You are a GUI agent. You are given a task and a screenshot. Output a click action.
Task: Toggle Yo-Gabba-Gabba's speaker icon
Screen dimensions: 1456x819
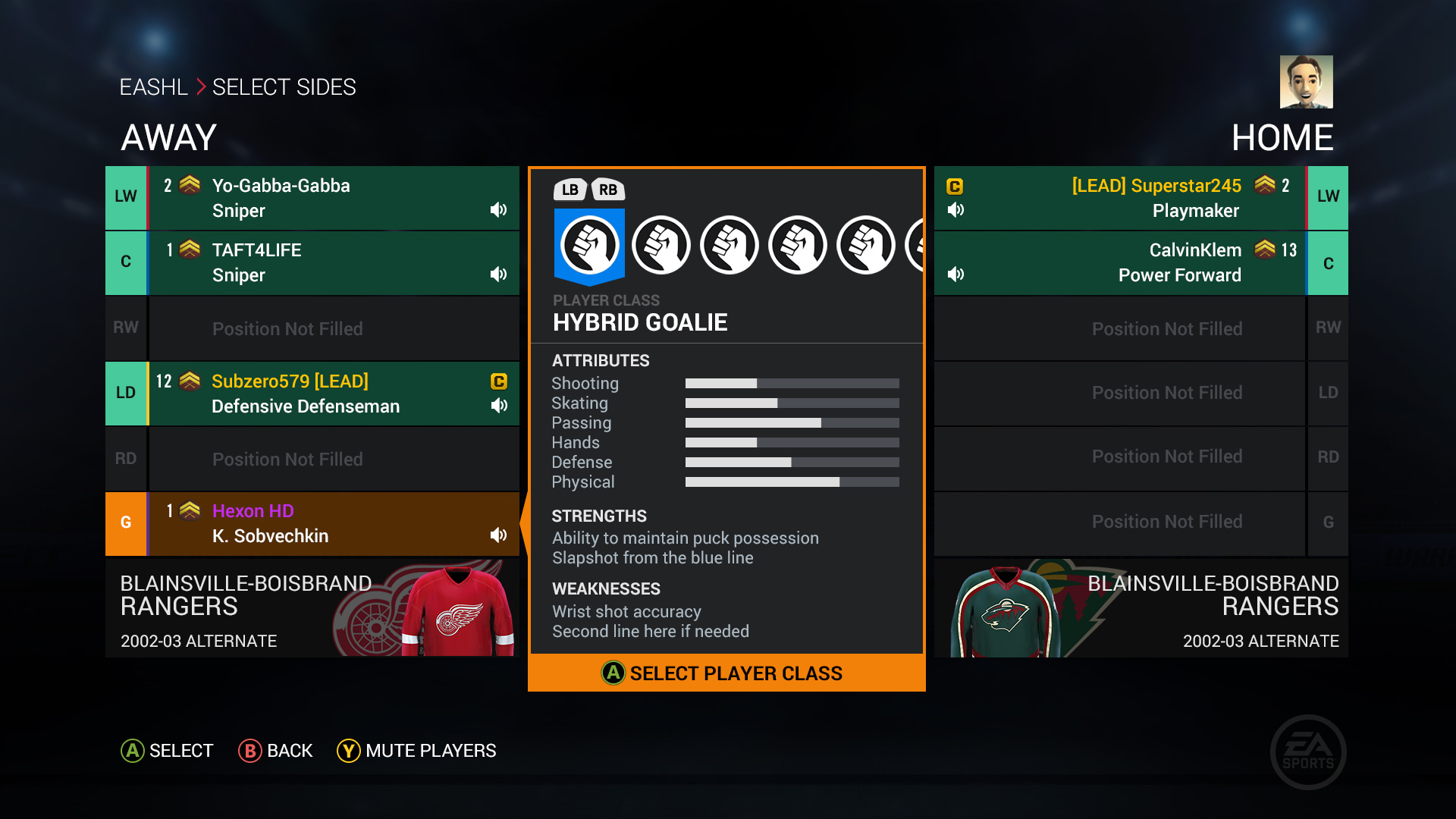coord(498,210)
